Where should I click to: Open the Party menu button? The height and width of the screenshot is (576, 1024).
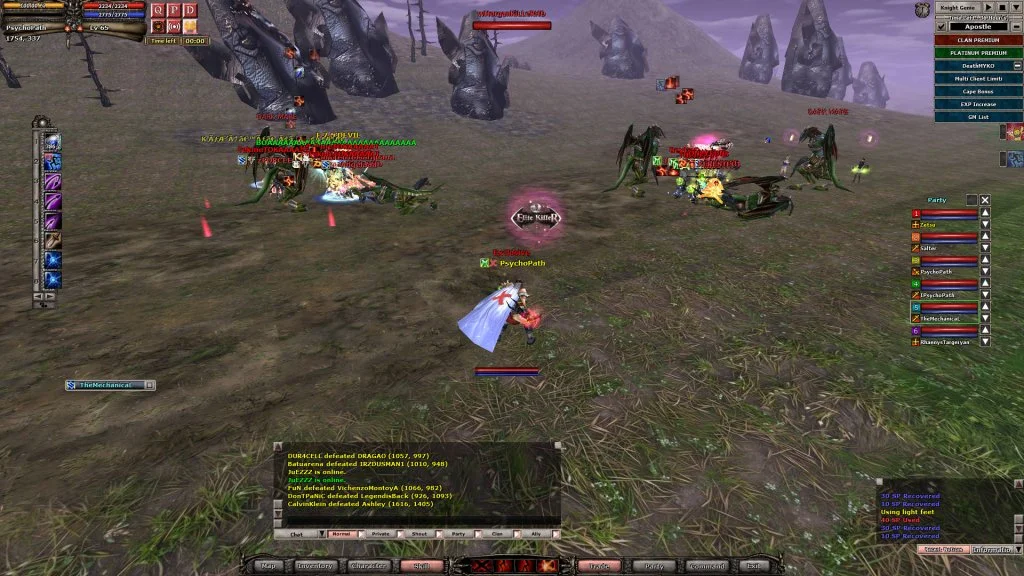point(654,566)
